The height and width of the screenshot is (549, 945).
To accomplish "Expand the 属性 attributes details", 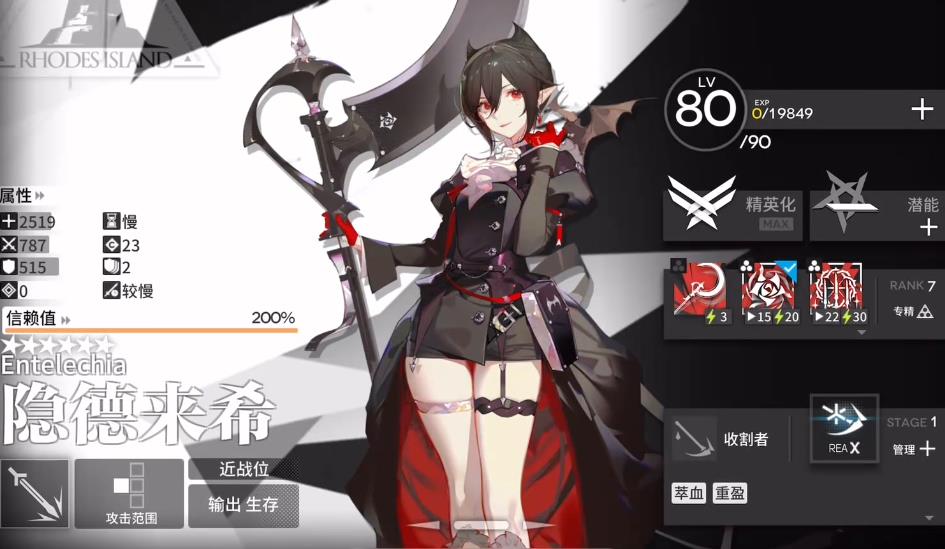I will coord(22,195).
